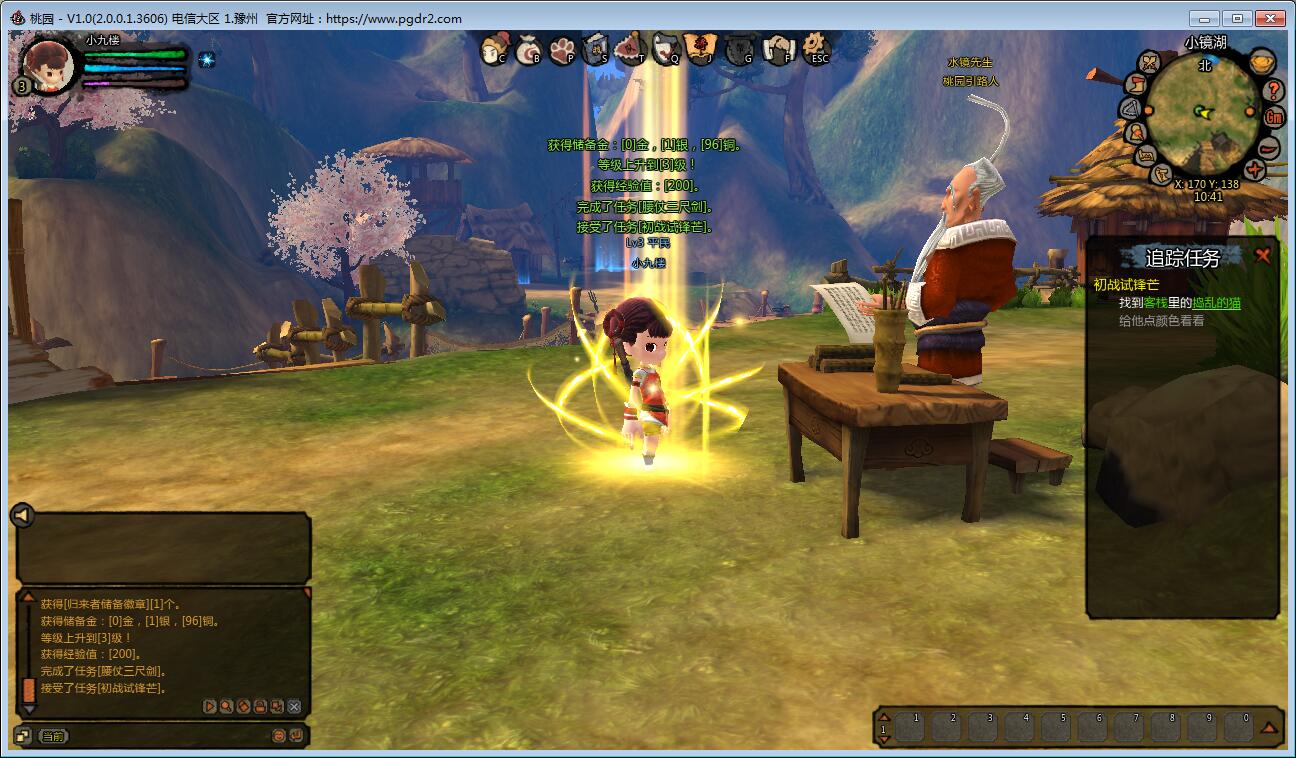Follow the 捣乱的猫 quest target link

(1216, 303)
